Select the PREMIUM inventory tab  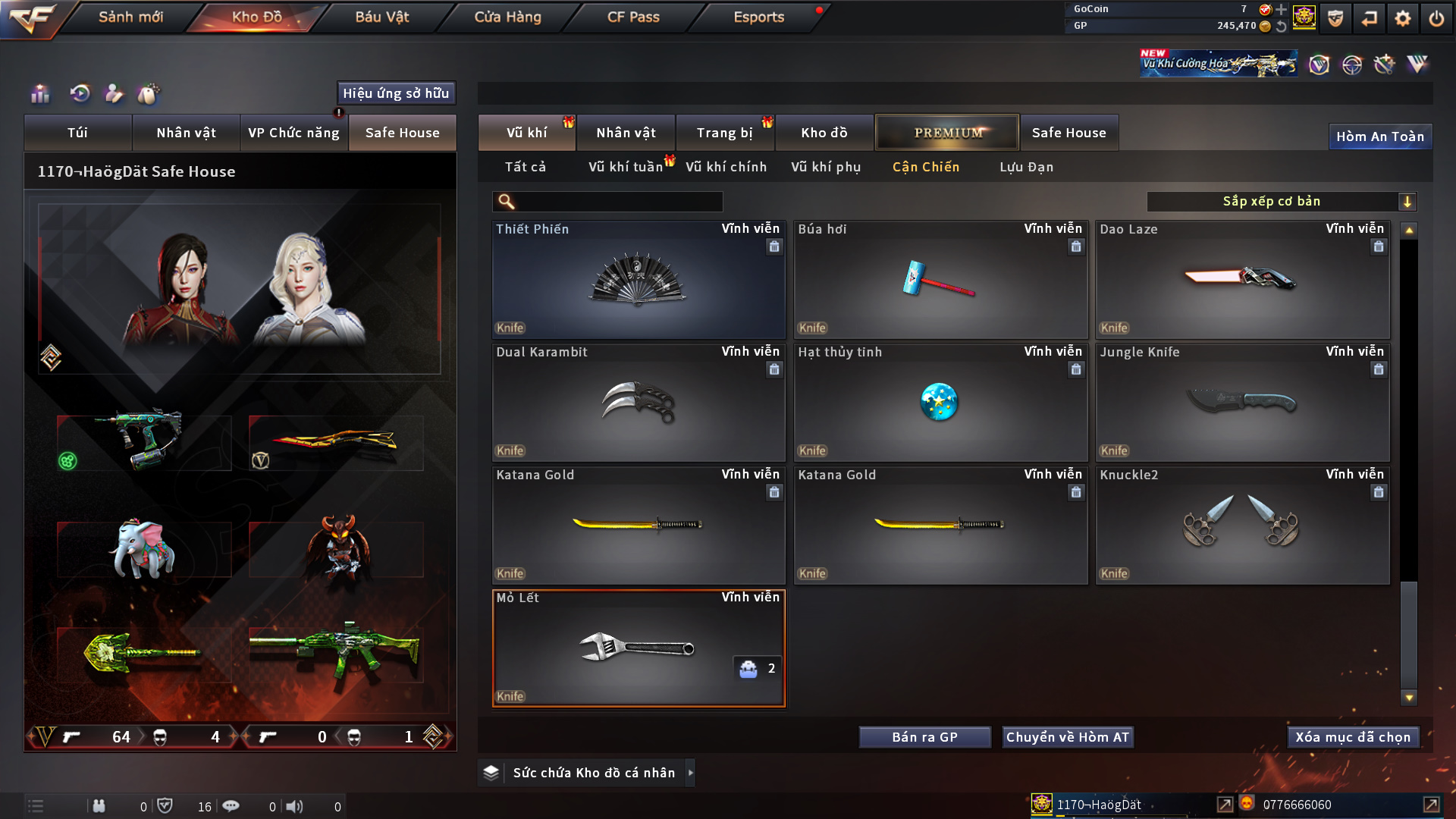pos(947,133)
